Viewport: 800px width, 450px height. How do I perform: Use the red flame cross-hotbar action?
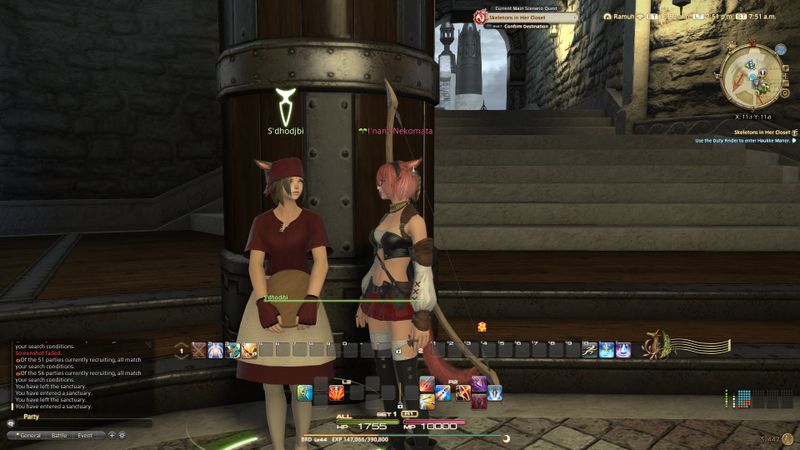click(x=335, y=392)
